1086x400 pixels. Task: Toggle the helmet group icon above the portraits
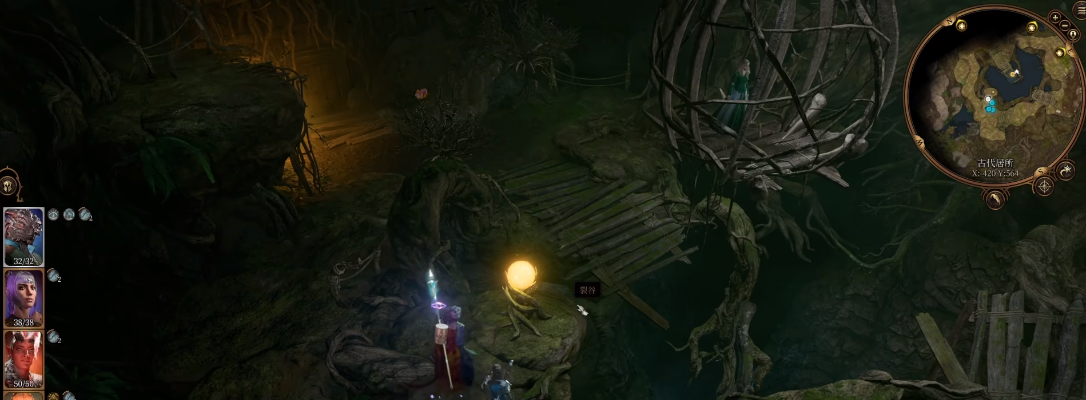coord(8,186)
